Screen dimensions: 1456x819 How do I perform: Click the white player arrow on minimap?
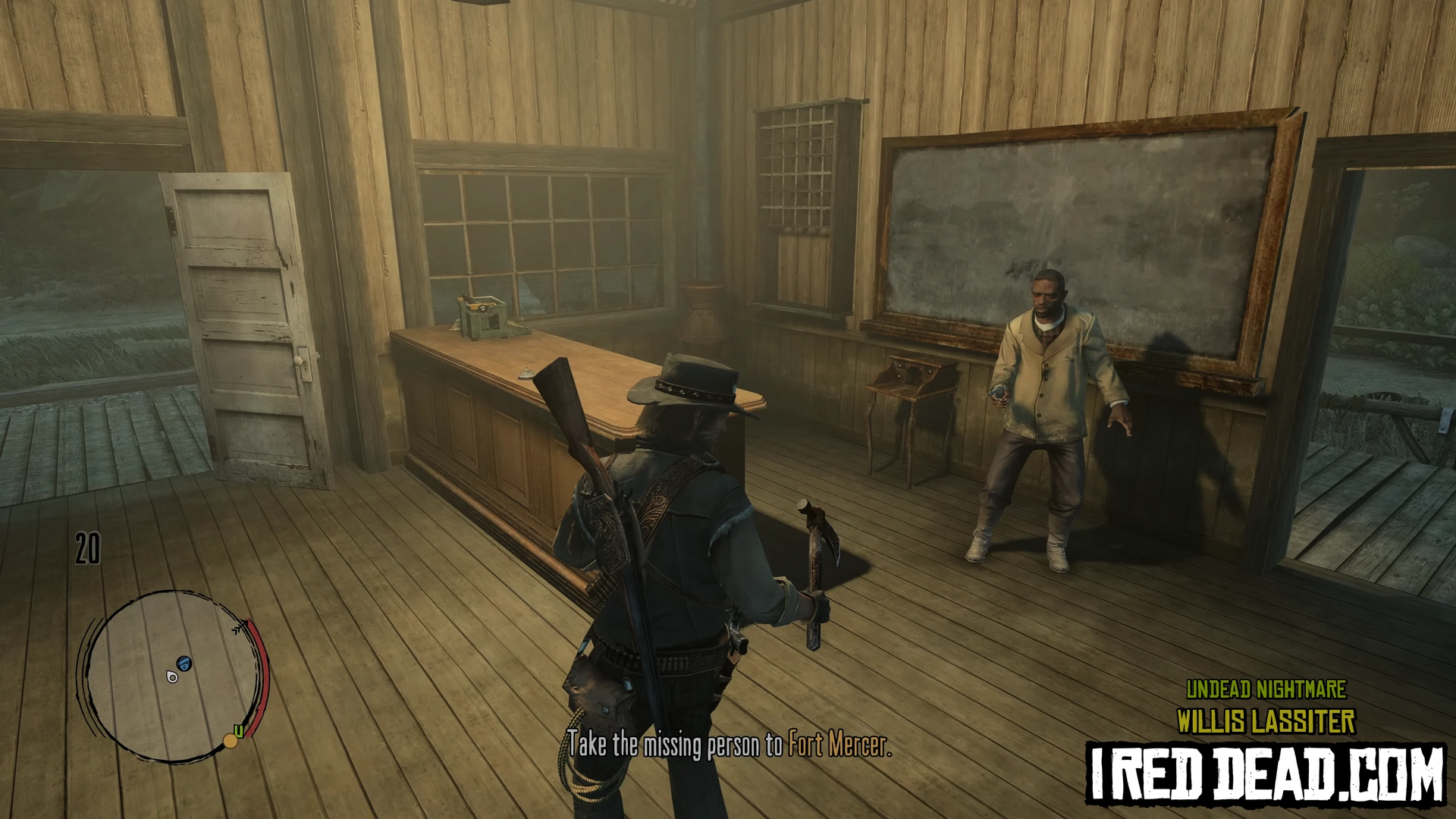pyautogui.click(x=172, y=676)
